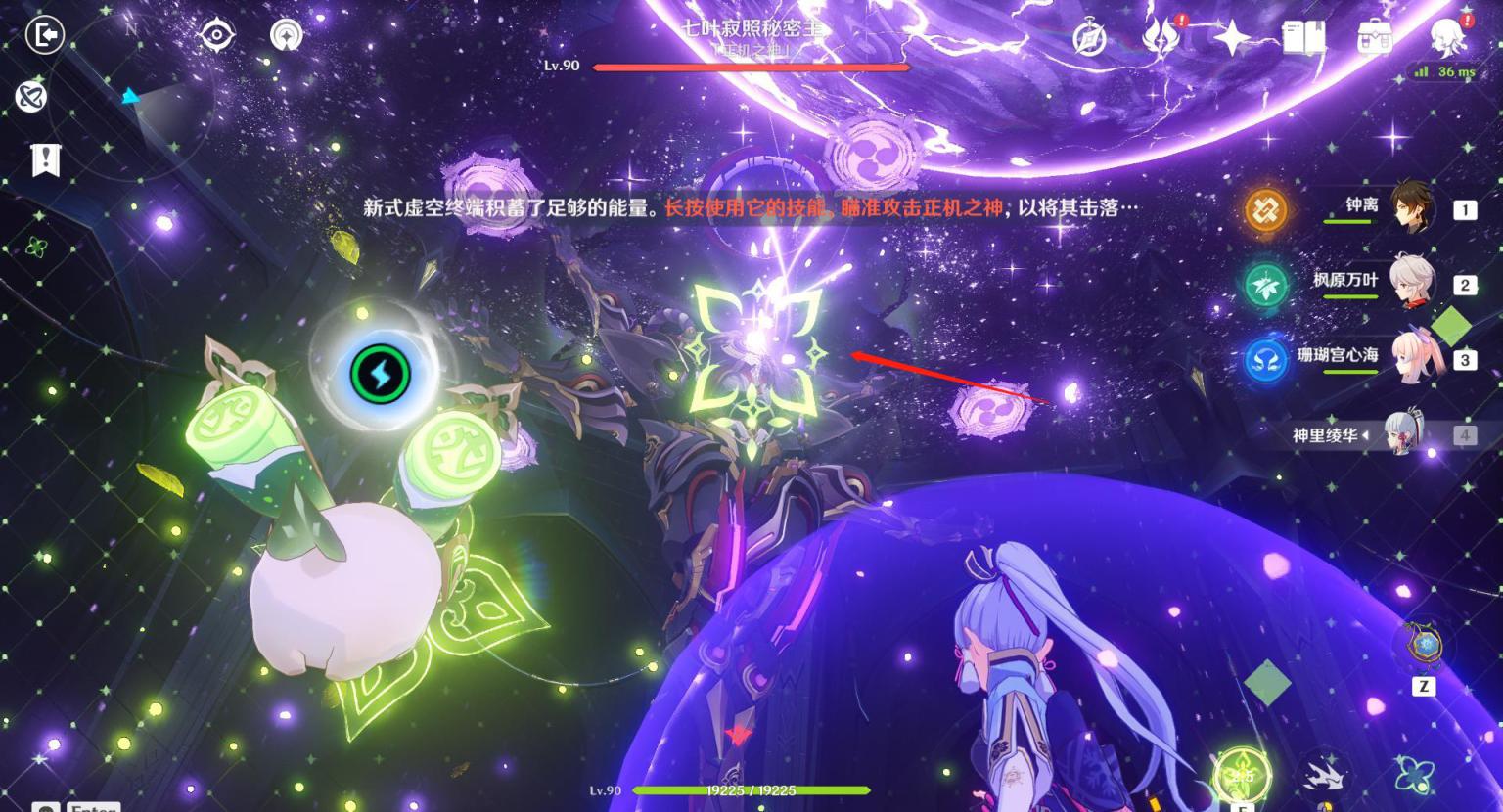The width and height of the screenshot is (1503, 812).
Task: Open the Paimon menu head icon
Action: tap(1447, 38)
